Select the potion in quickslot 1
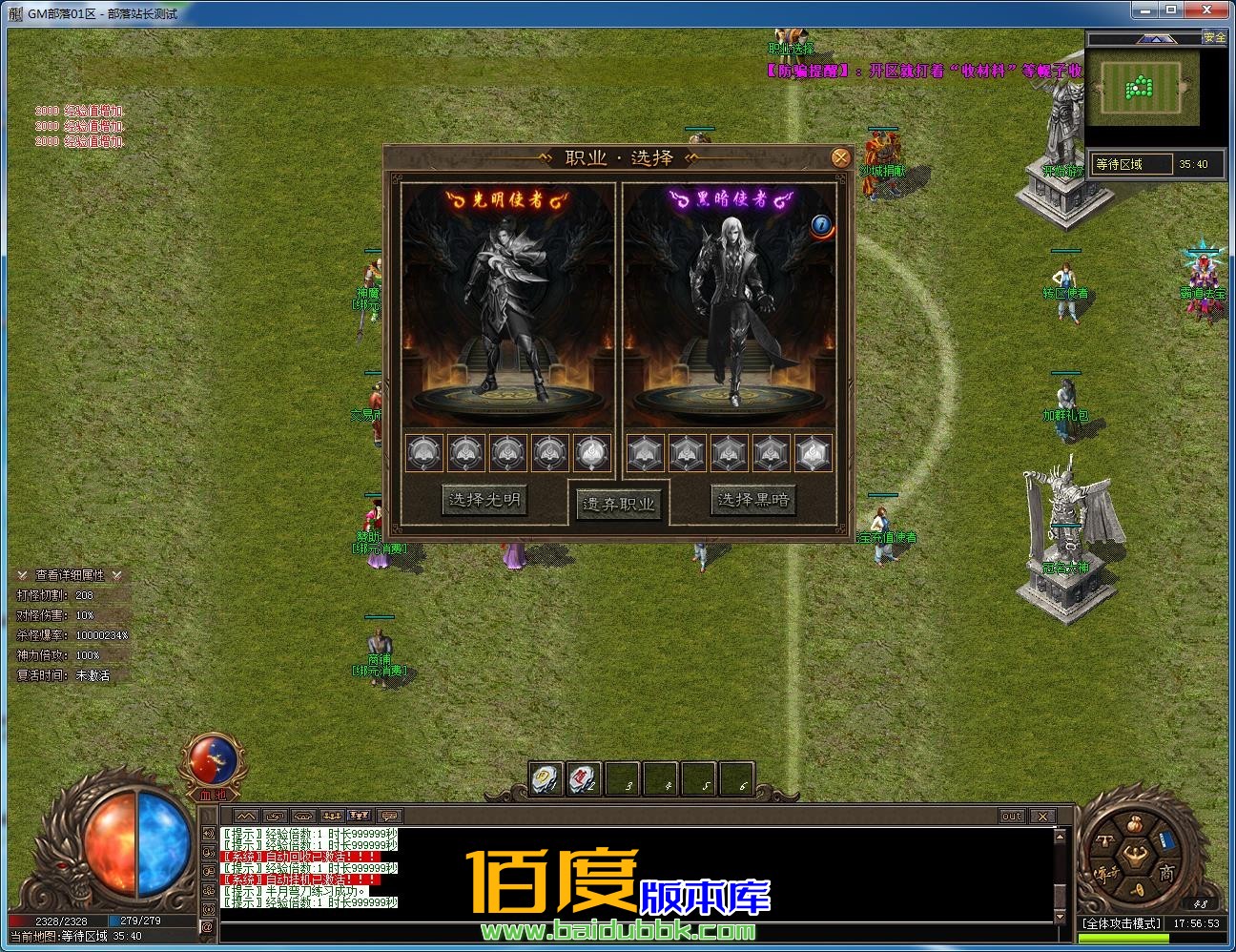Viewport: 1236px width, 952px height. 545,778
